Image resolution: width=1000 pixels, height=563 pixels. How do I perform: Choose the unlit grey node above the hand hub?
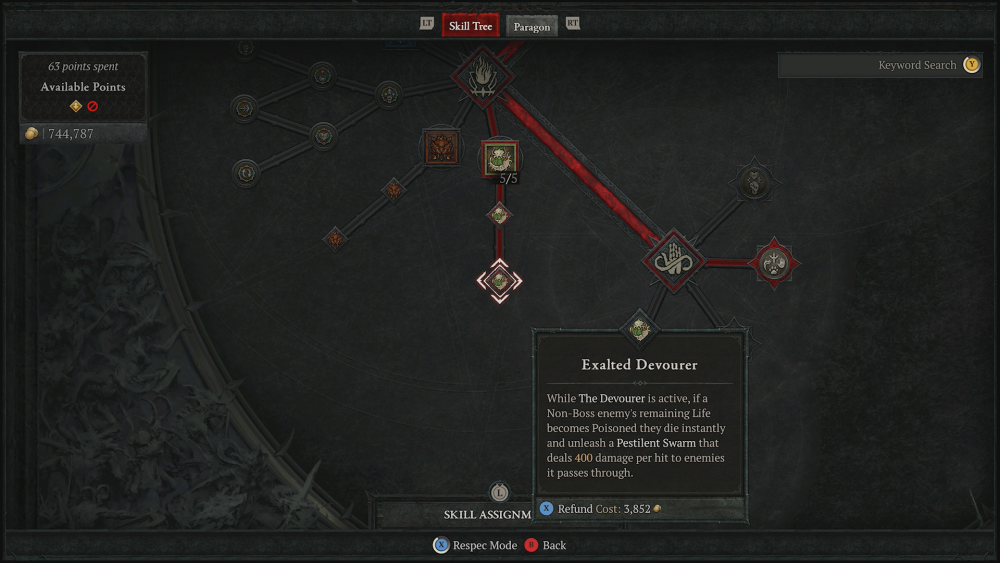(752, 183)
